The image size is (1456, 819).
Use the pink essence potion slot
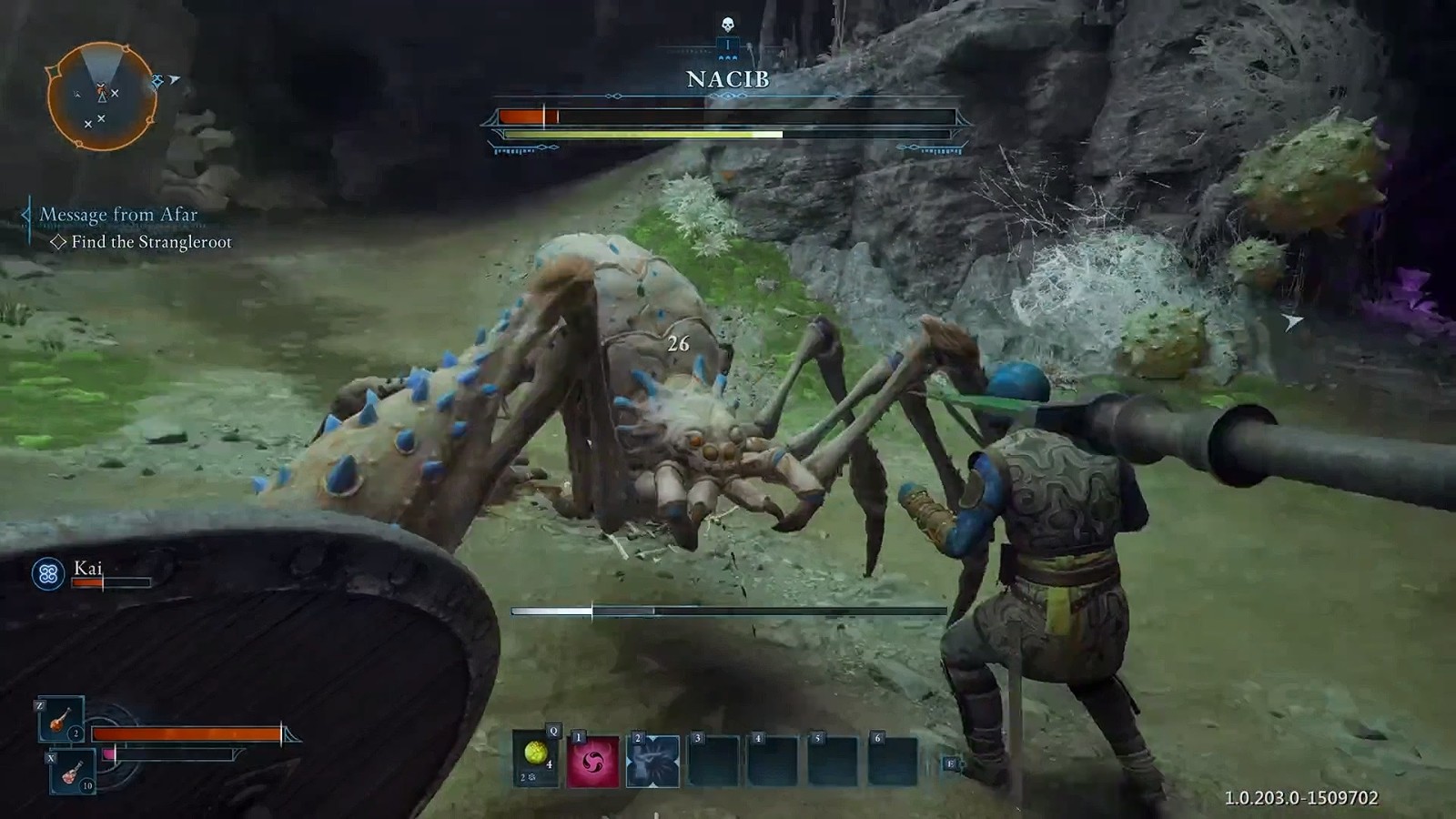pos(73,773)
